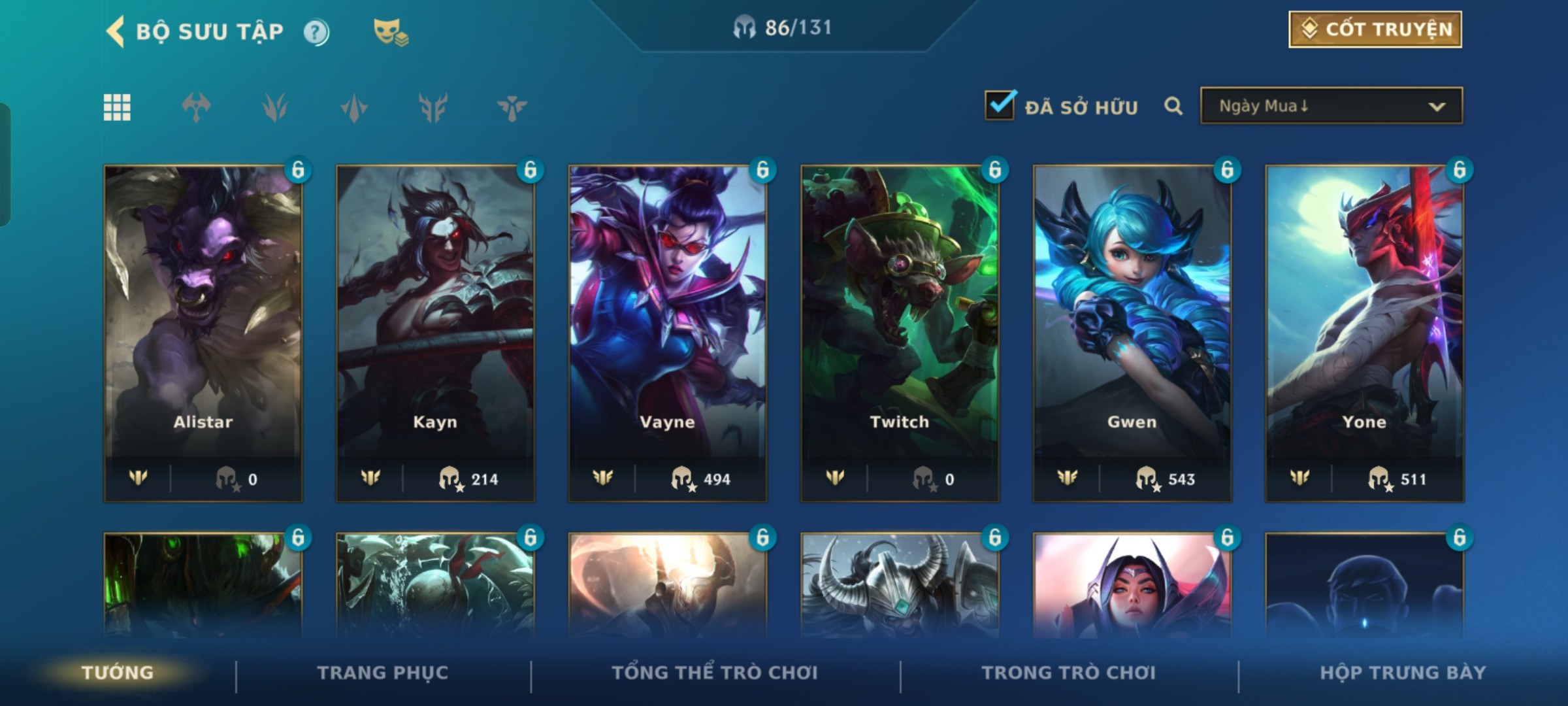Image resolution: width=1568 pixels, height=706 pixels.
Task: Toggle the Đã Sở Hữu checkbox
Action: (x=1000, y=106)
